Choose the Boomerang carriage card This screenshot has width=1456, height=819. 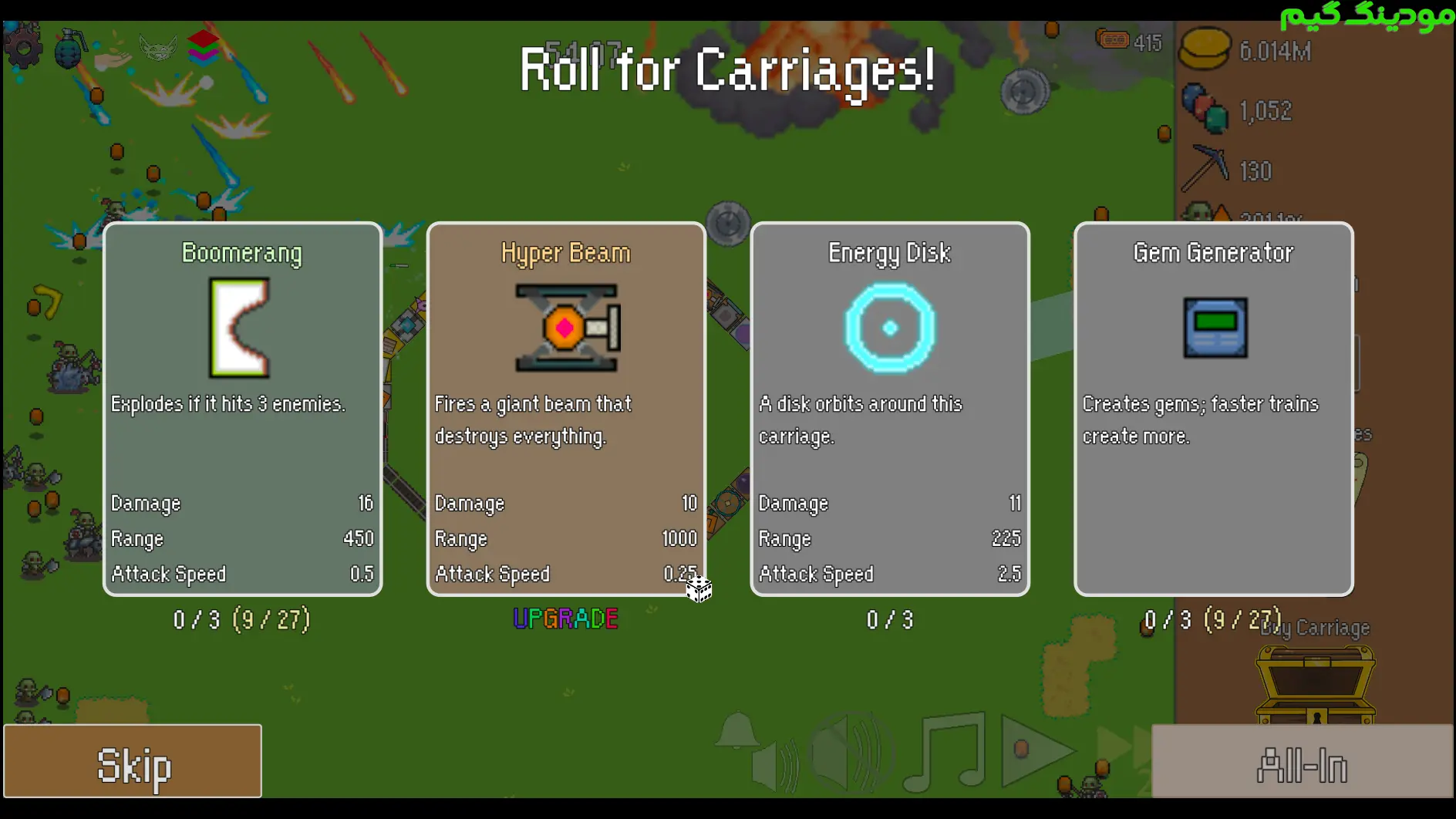242,409
